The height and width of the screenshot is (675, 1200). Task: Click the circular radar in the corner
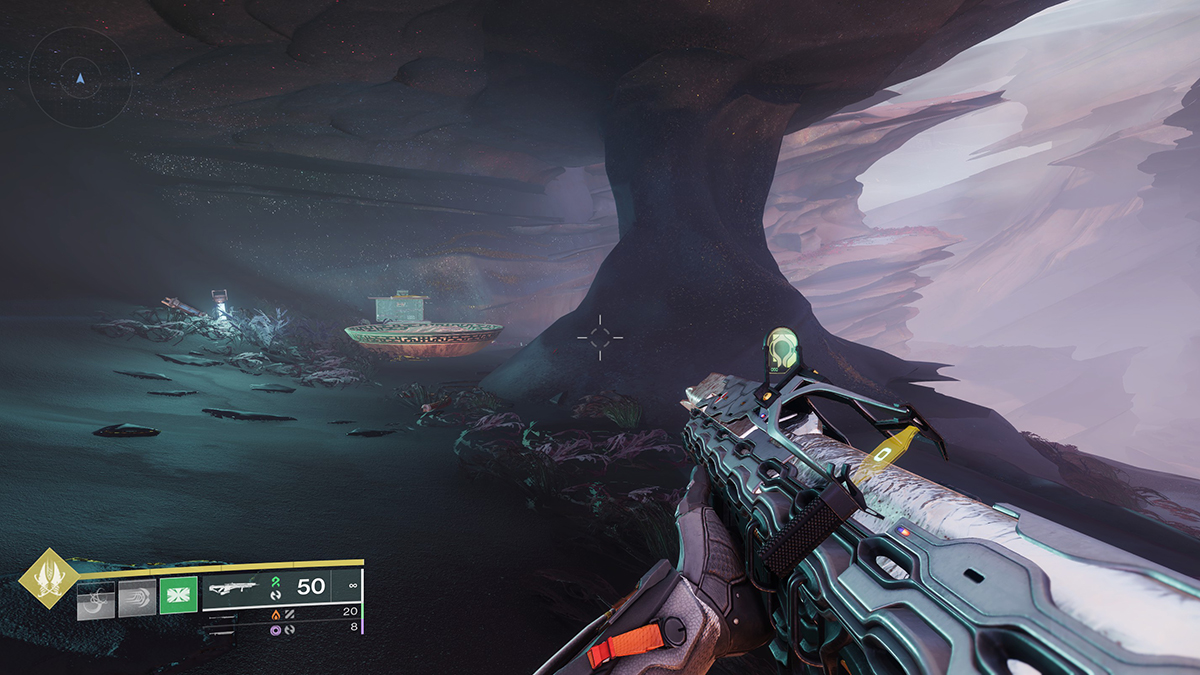(80, 76)
